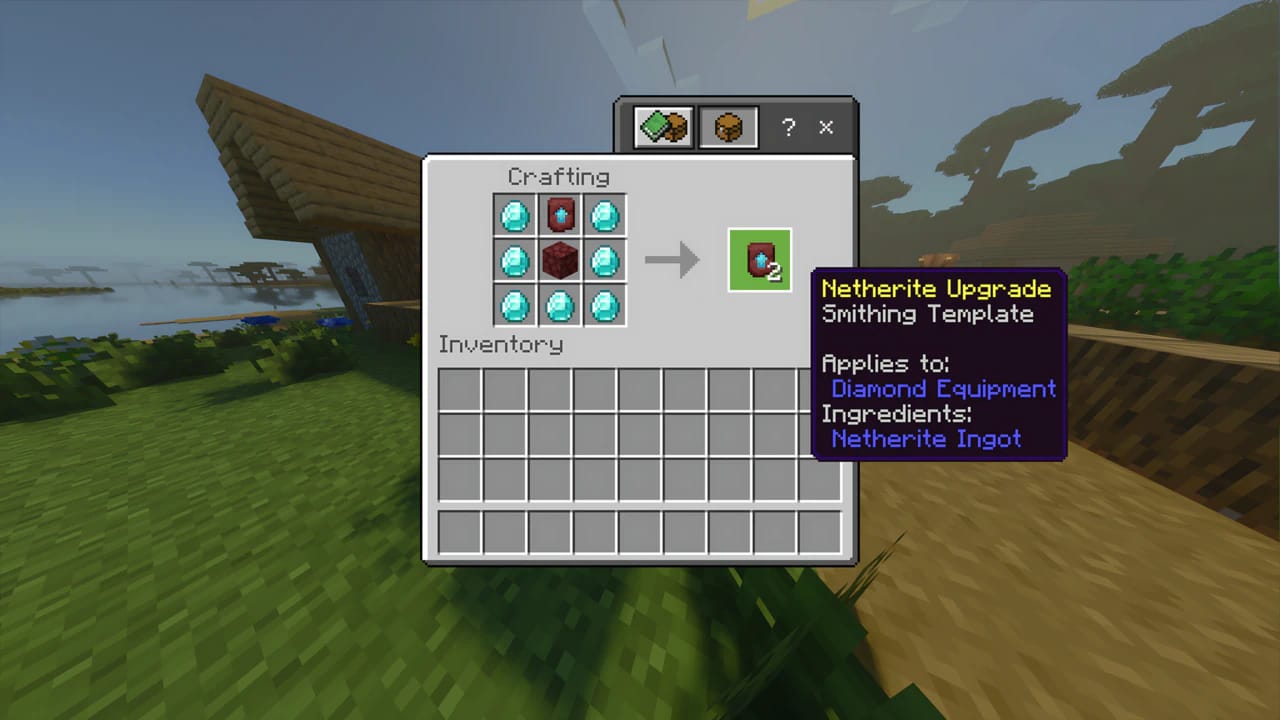Click the diamond in the bottom-center crafting slot
The height and width of the screenshot is (720, 1280).
559,307
